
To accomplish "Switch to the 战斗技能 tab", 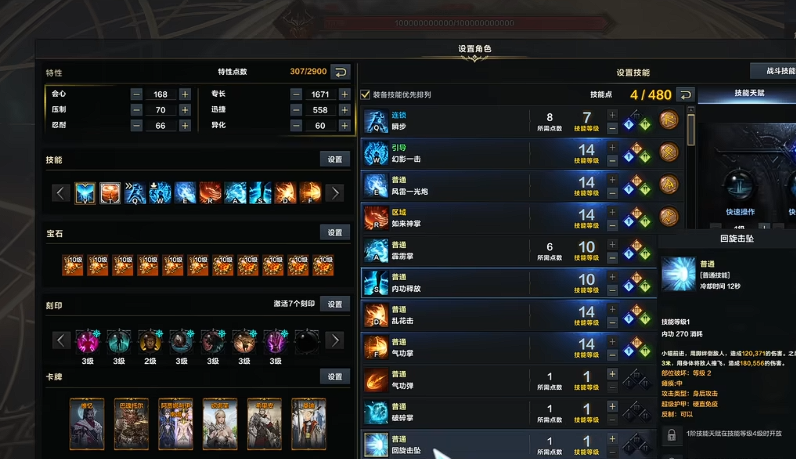I will (x=774, y=71).
